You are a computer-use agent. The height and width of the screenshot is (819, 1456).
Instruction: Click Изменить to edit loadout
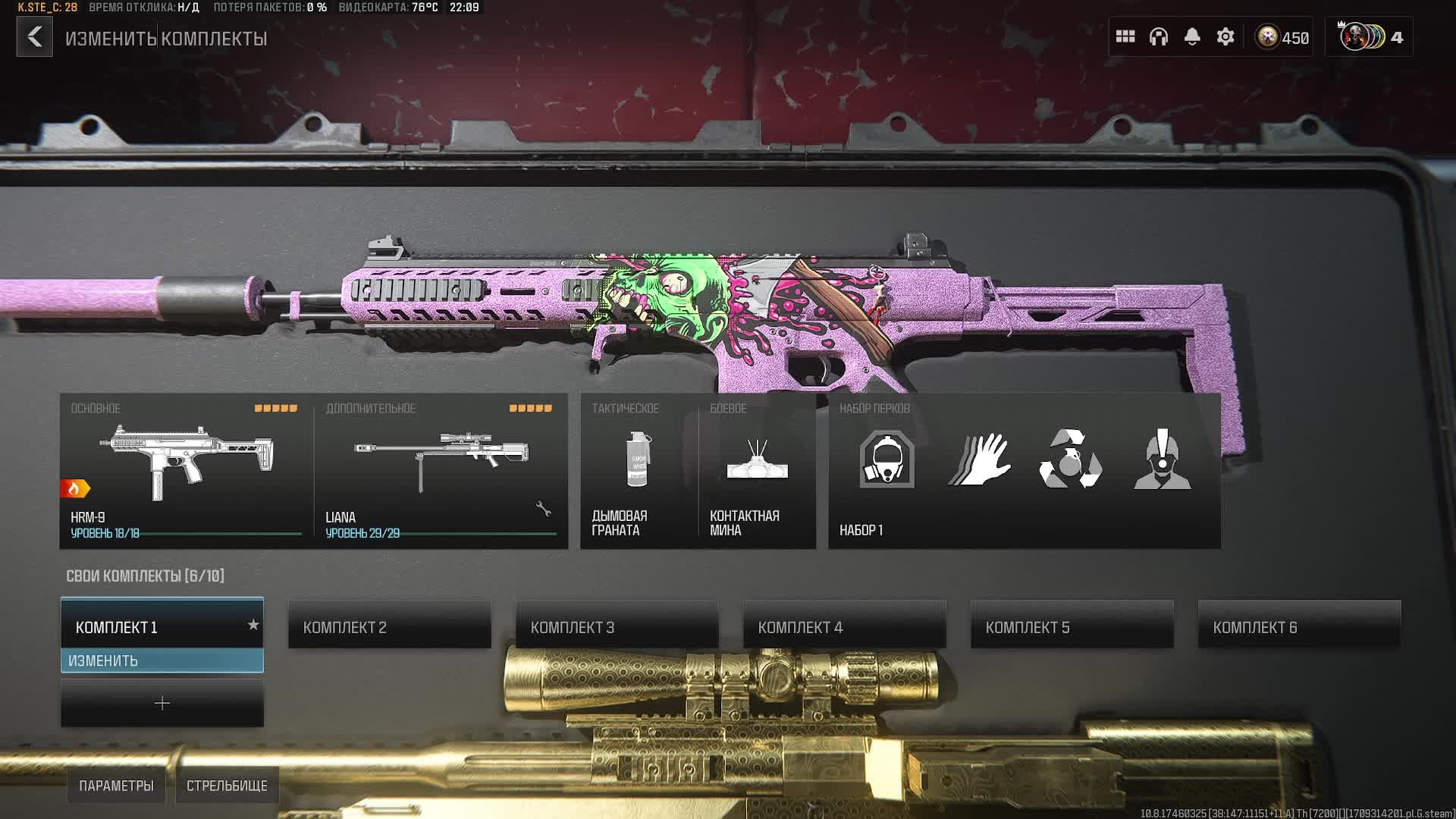pyautogui.click(x=162, y=661)
